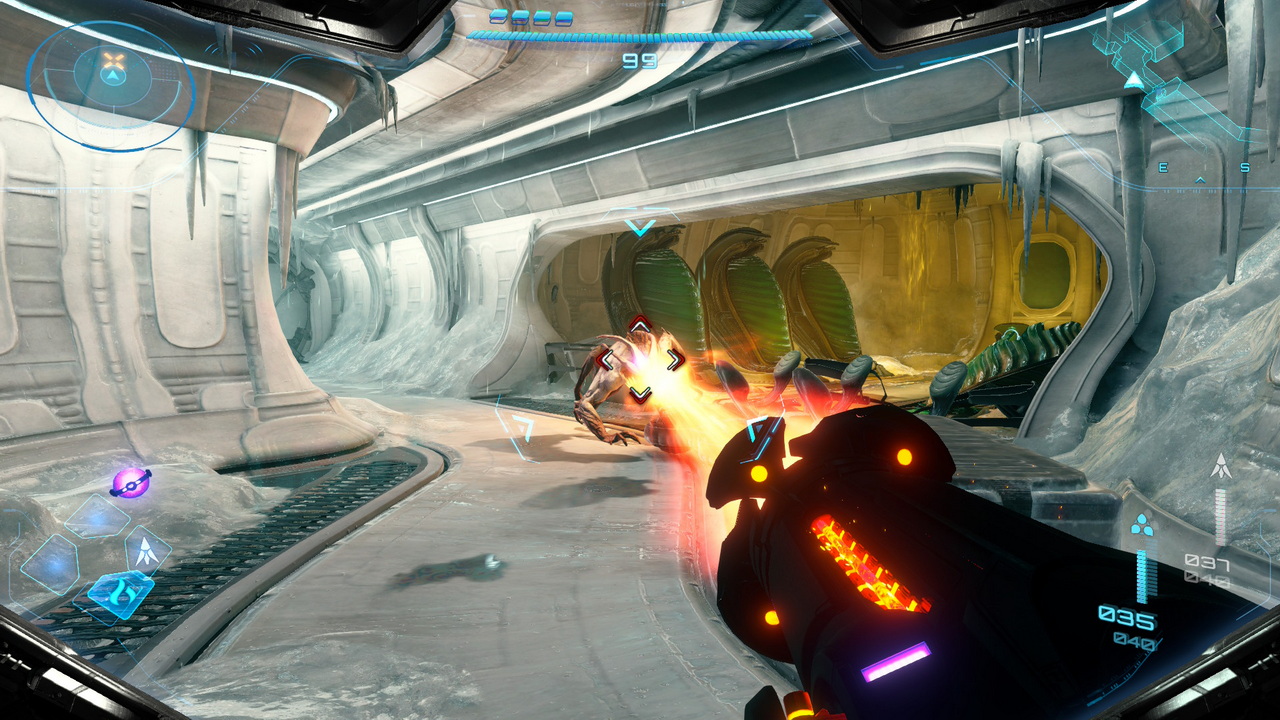This screenshot has width=1280, height=720.
Task: Click the white missile ammo icon
Action: tap(1220, 465)
